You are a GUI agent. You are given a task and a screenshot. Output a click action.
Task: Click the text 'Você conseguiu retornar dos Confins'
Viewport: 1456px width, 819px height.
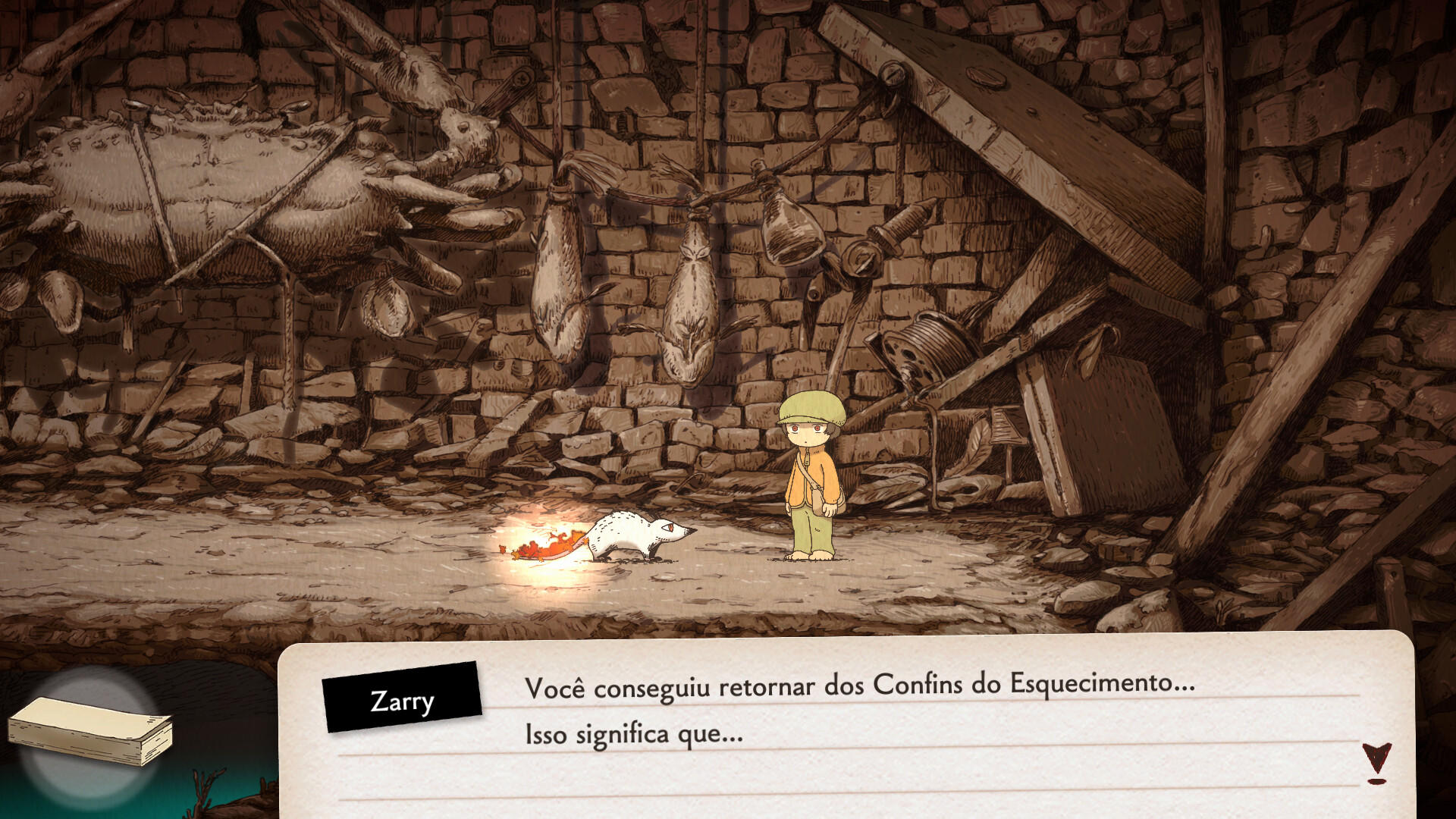758,686
